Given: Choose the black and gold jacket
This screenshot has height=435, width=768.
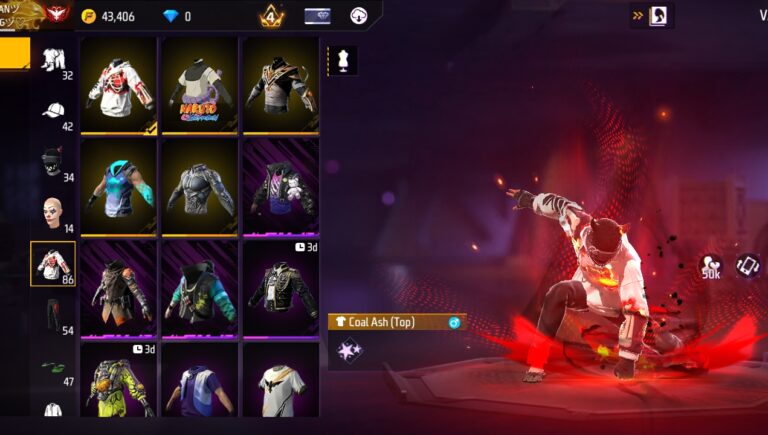Looking at the screenshot, I should point(281,84).
